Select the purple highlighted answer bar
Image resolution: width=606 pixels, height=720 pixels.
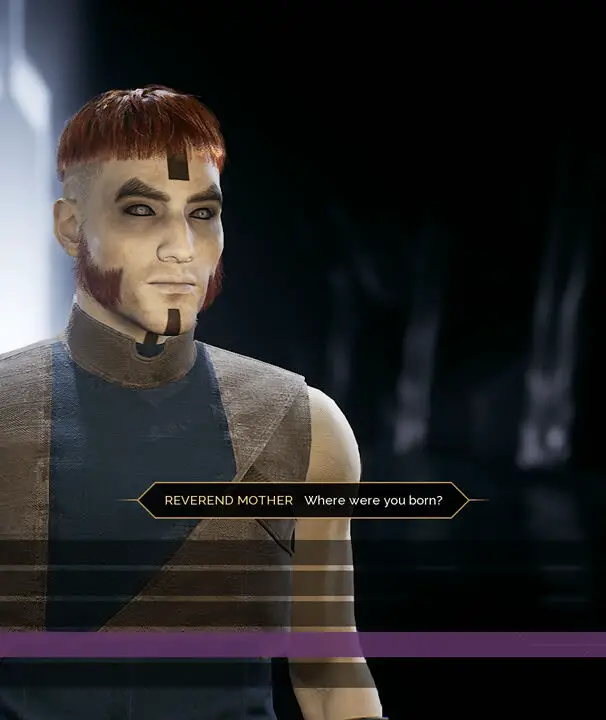pos(303,644)
